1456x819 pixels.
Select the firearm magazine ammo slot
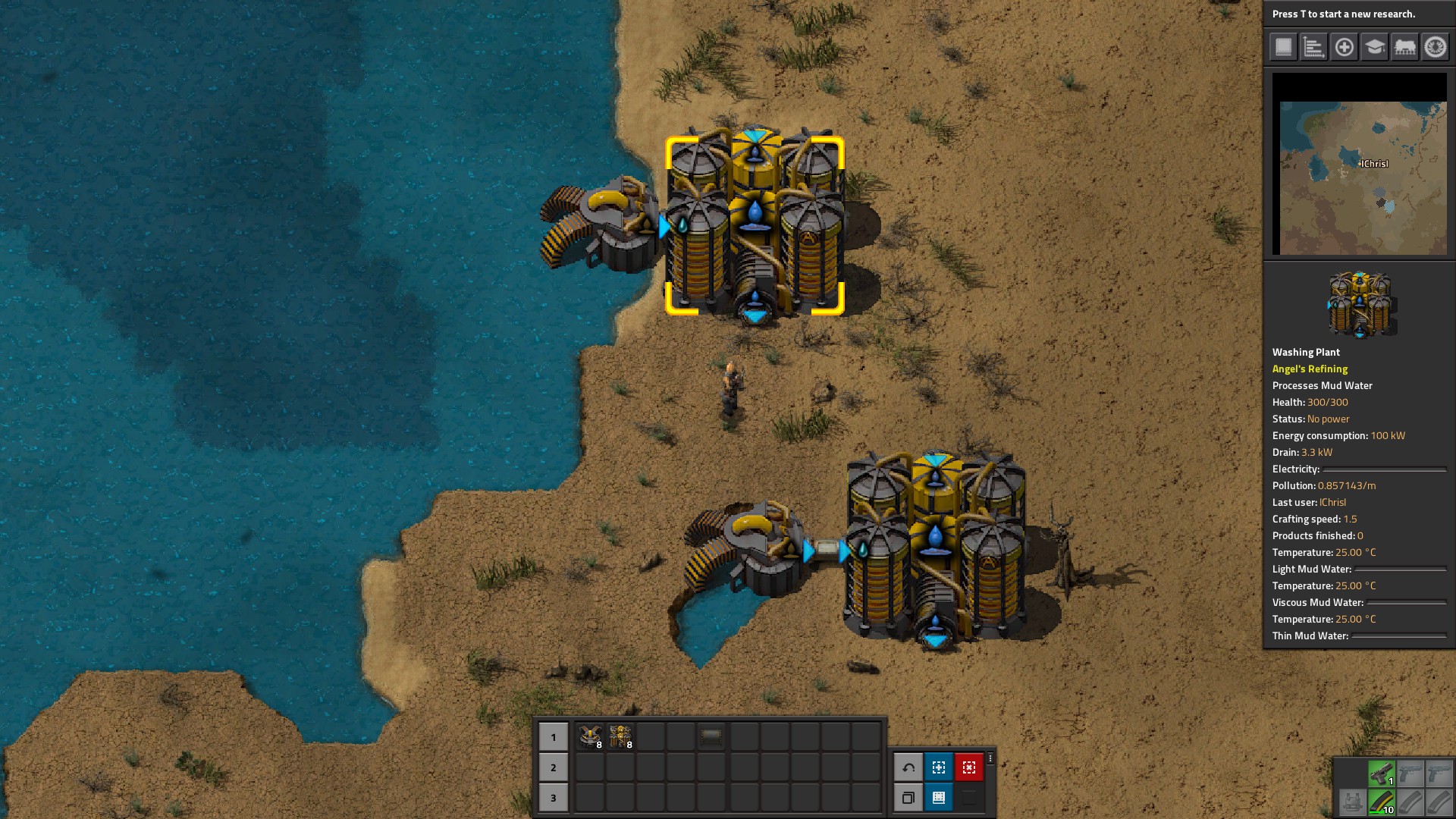click(x=1381, y=802)
